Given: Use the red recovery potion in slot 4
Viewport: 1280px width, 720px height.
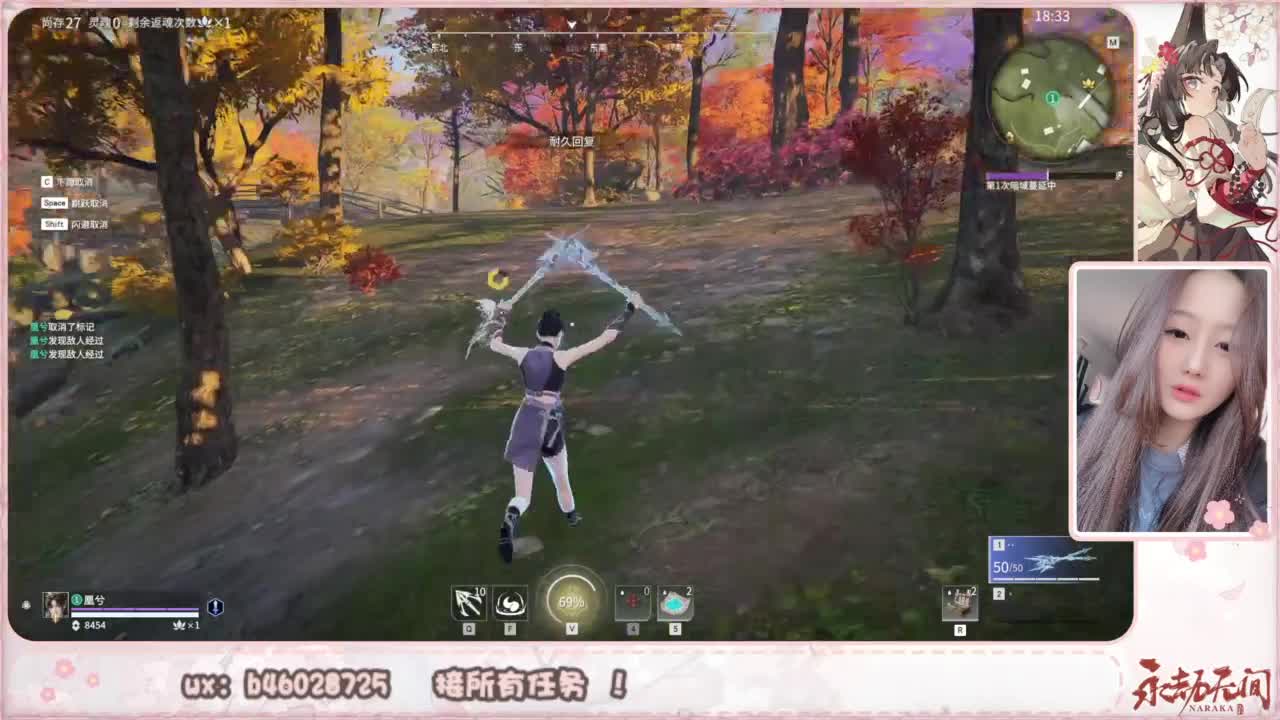Looking at the screenshot, I should click(632, 602).
